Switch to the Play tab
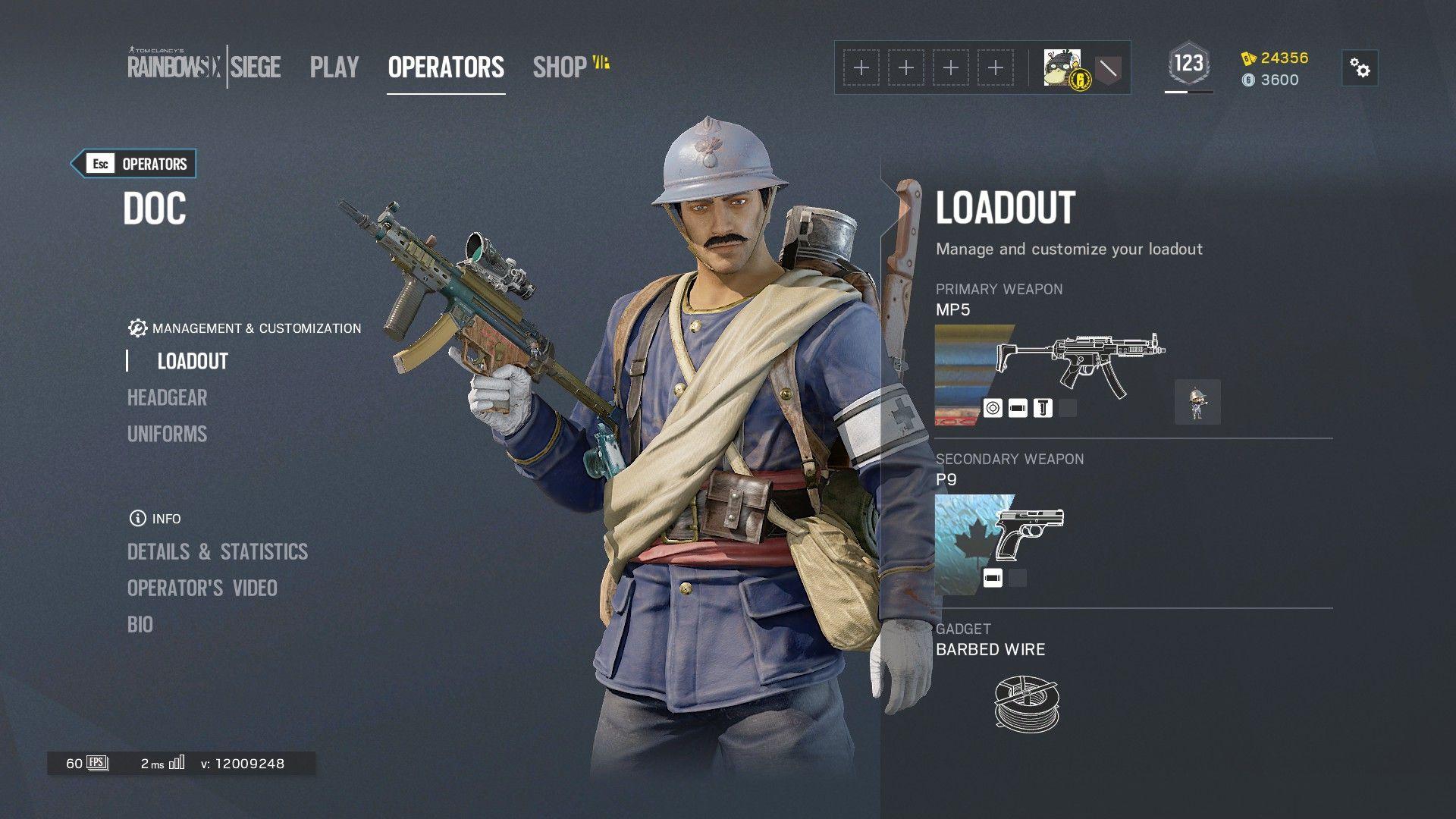 [x=334, y=67]
